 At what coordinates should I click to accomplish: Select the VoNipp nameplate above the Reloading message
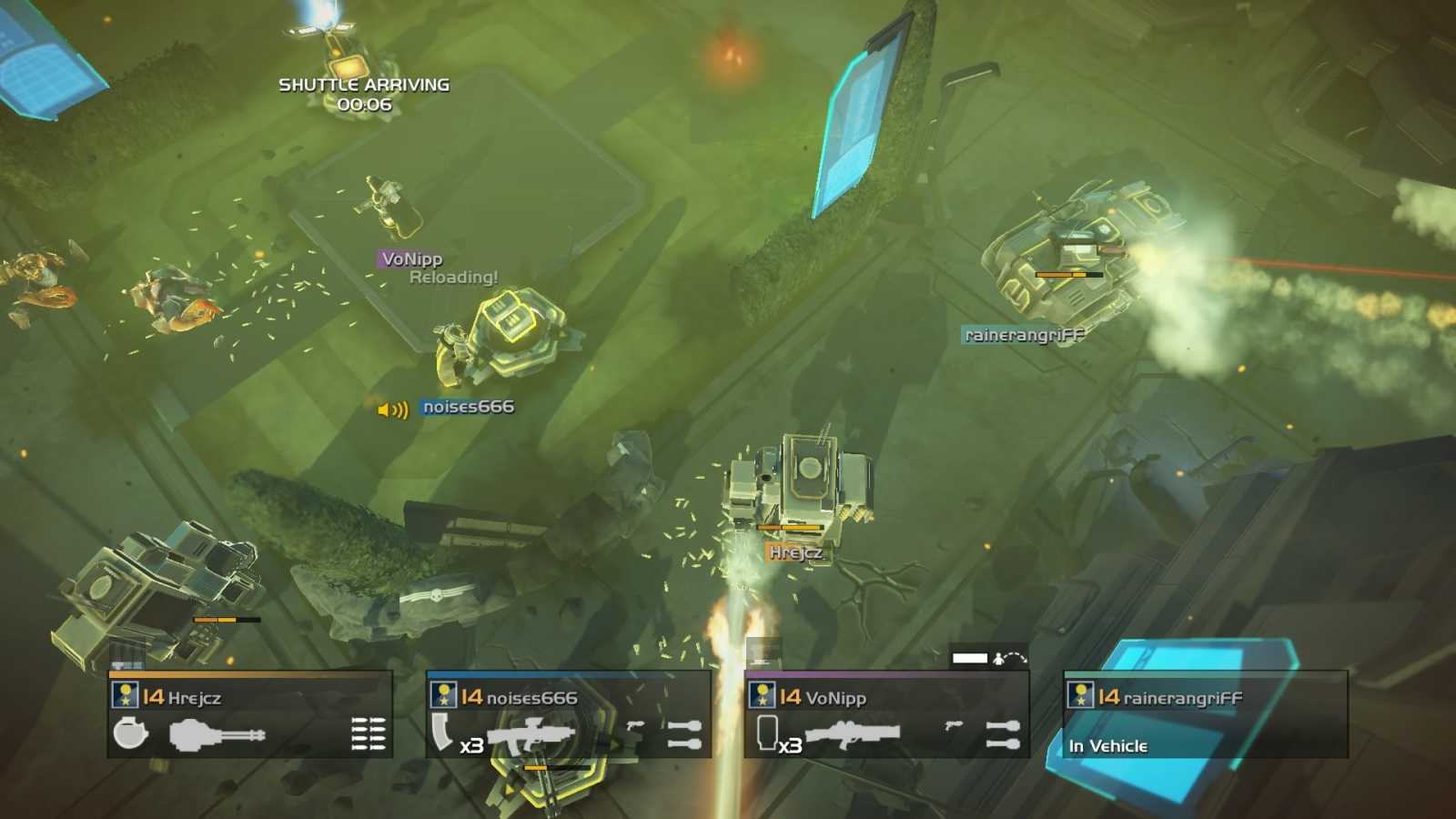pyautogui.click(x=414, y=258)
